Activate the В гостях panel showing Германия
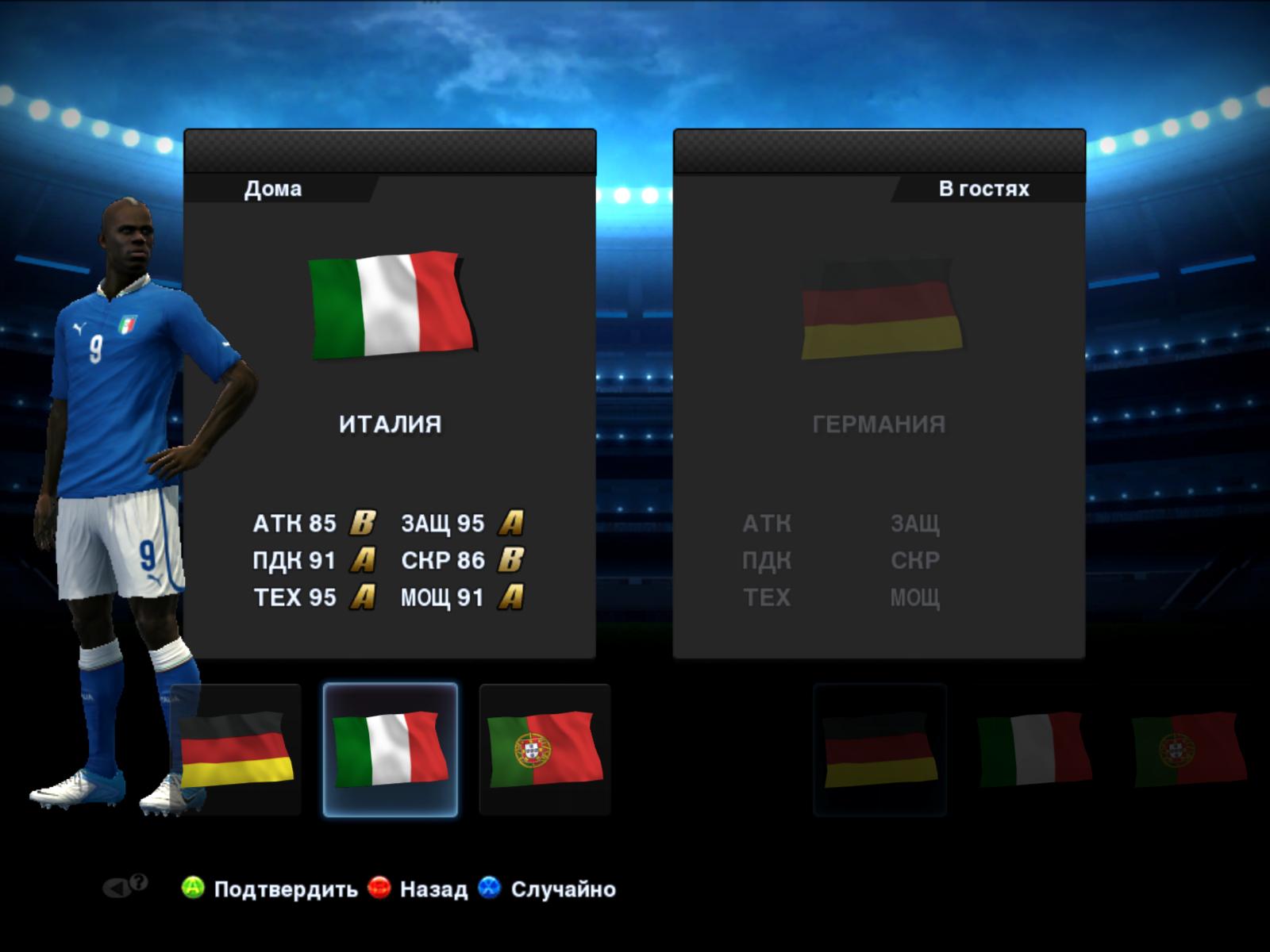The image size is (1270, 952). [879, 413]
